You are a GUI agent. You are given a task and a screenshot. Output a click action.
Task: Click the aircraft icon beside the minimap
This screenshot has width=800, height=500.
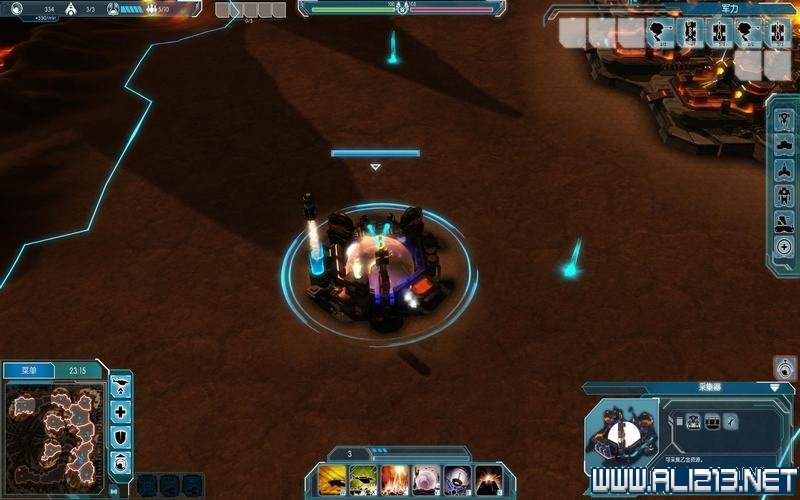pyautogui.click(x=121, y=385)
